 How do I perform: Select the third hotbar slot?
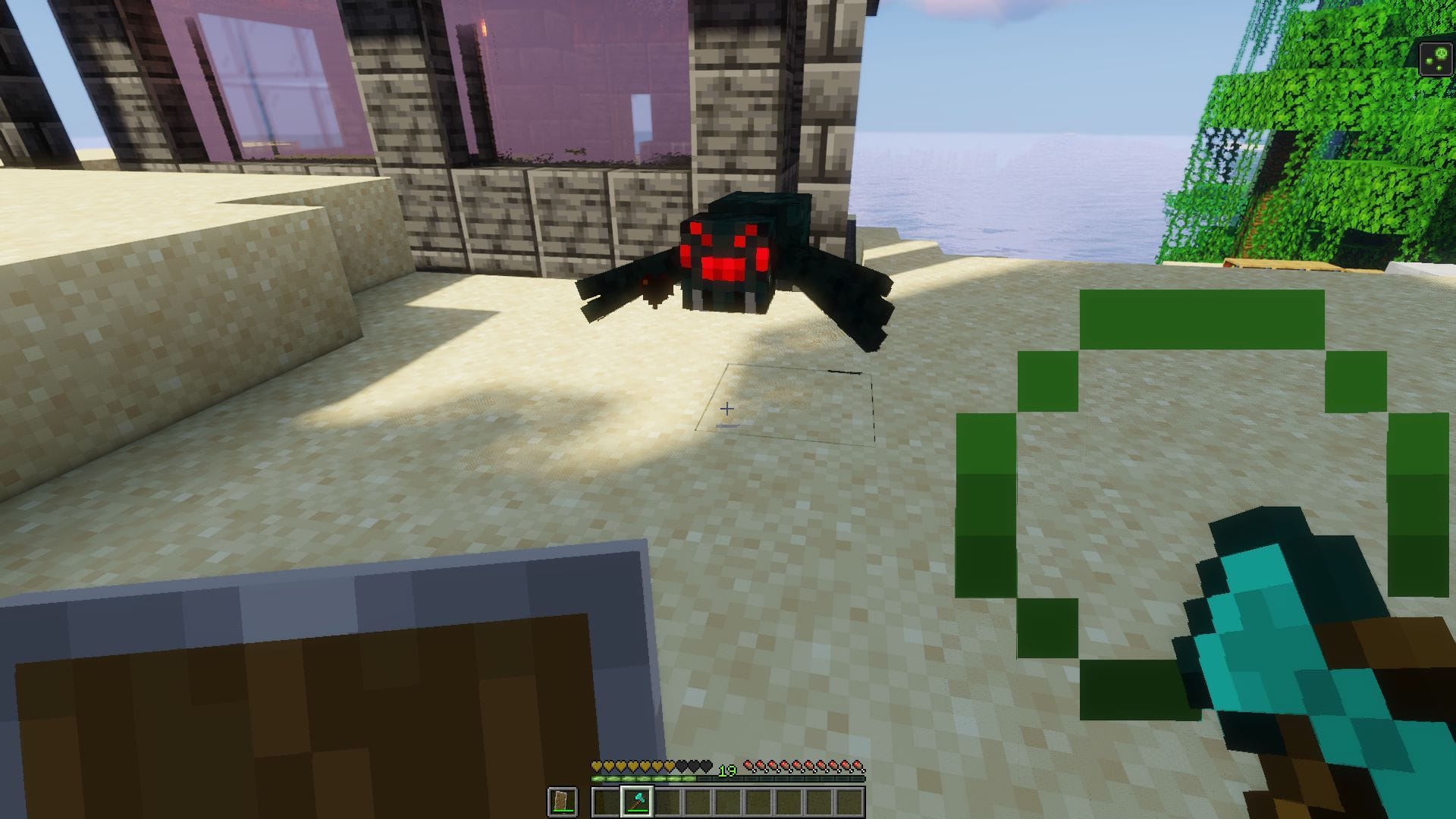(x=667, y=802)
